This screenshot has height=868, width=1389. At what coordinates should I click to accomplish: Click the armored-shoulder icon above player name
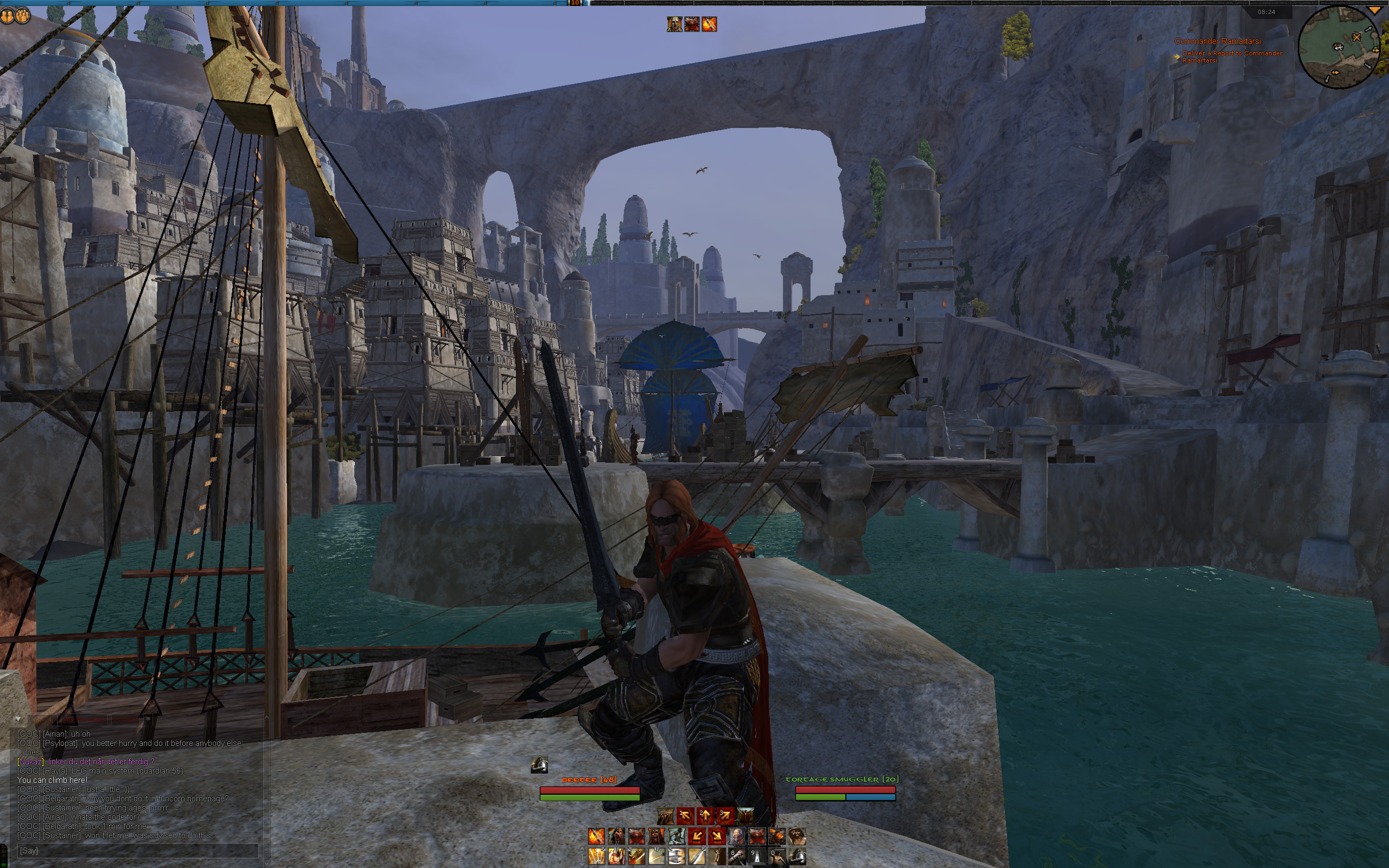pyautogui.click(x=539, y=765)
